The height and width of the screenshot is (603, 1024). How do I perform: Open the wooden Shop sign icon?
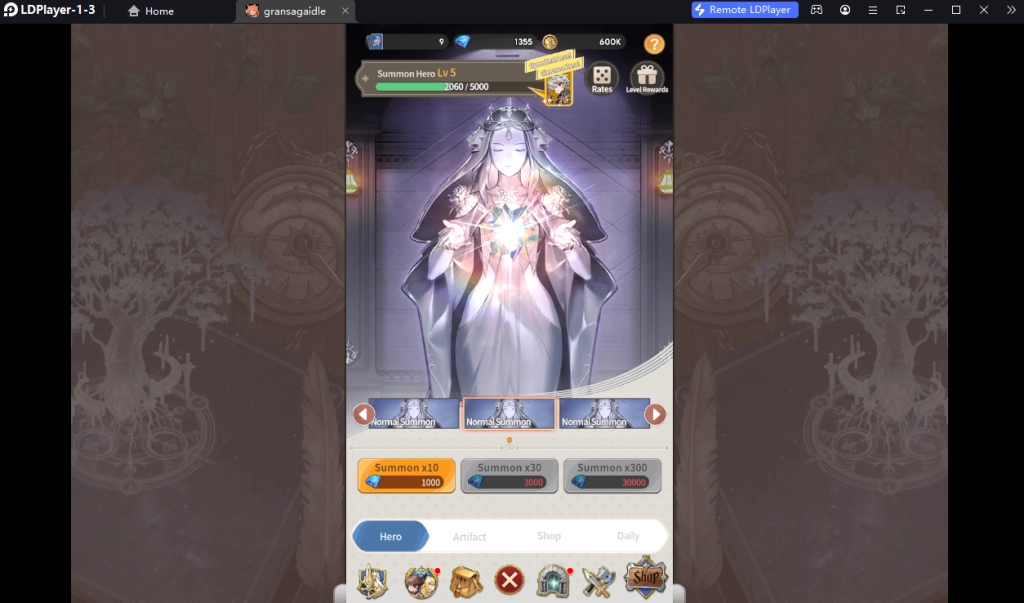click(x=645, y=577)
